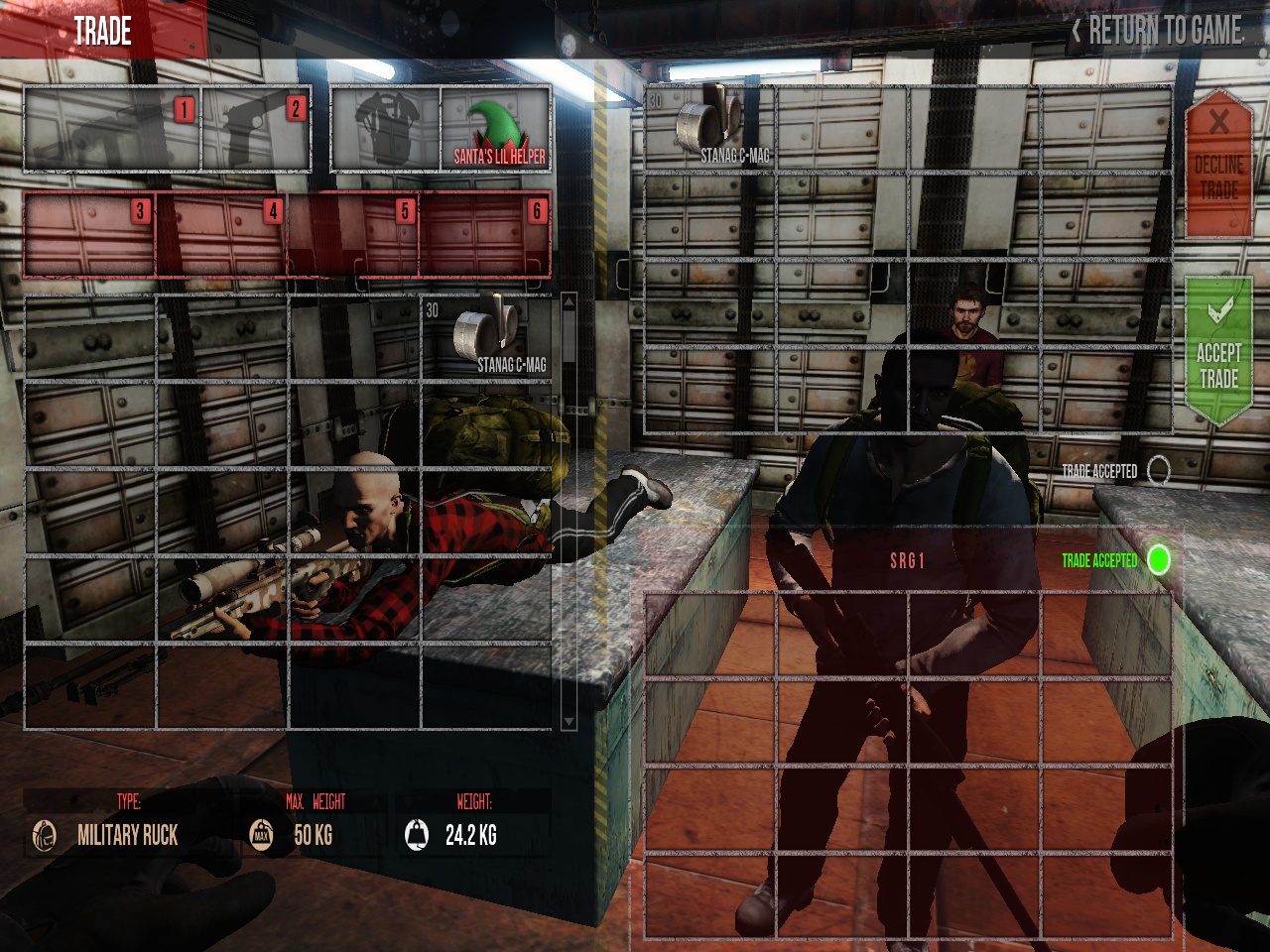Screen dimensions: 1270x952
Task: Click quick slot number 4
Action: point(222,234)
